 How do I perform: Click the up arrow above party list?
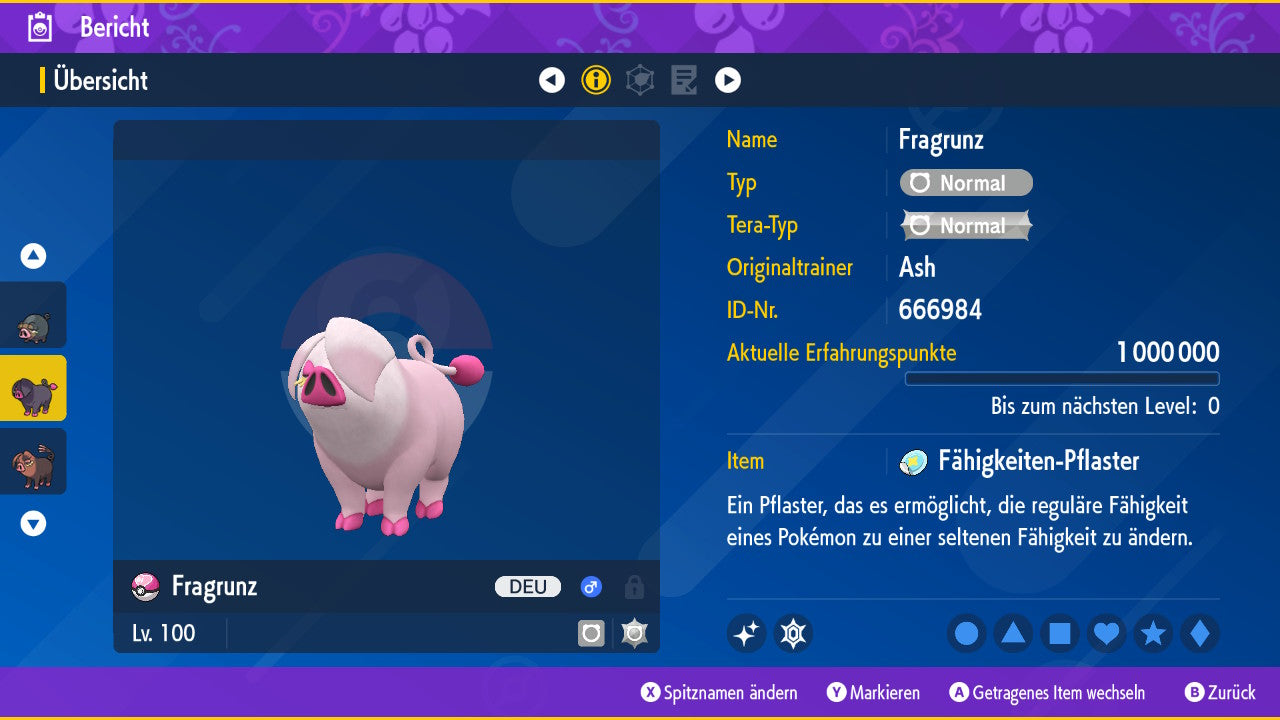[33, 256]
